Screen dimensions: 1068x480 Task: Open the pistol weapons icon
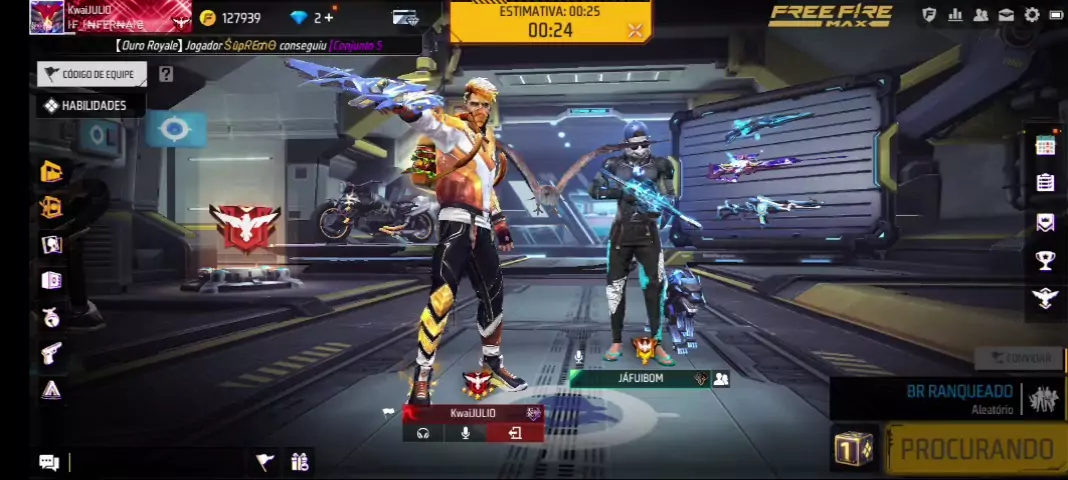(x=51, y=352)
